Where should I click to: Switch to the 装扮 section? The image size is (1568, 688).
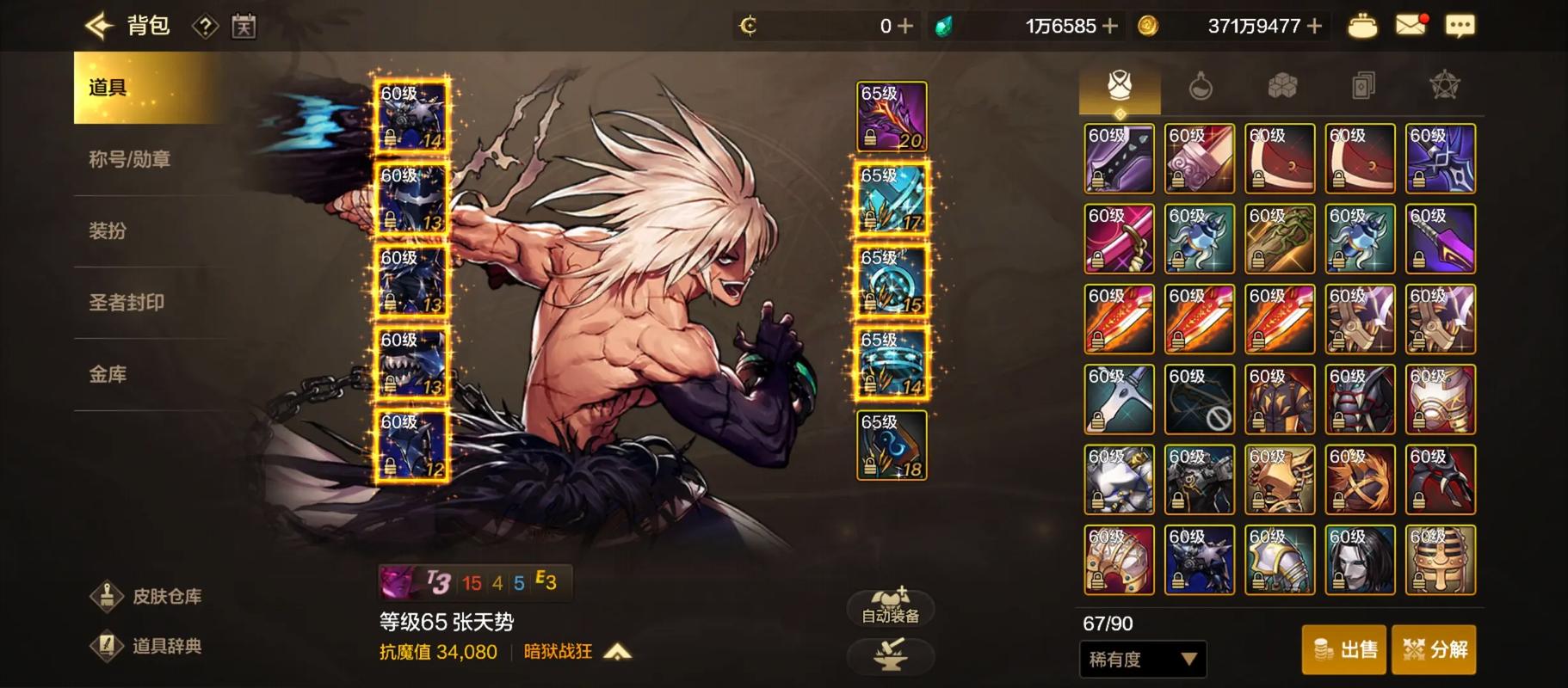point(108,230)
